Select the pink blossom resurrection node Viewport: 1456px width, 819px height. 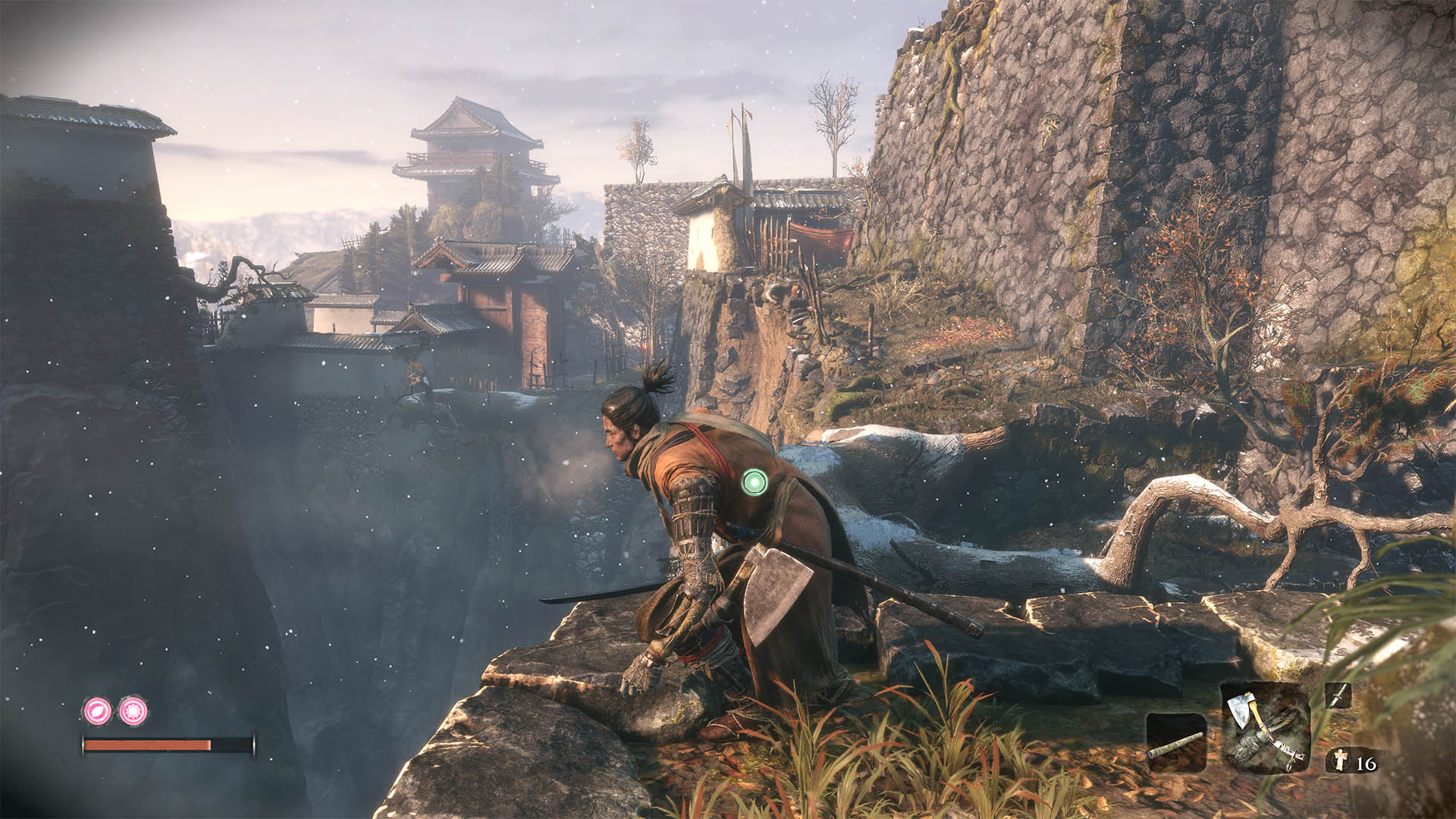tap(133, 711)
